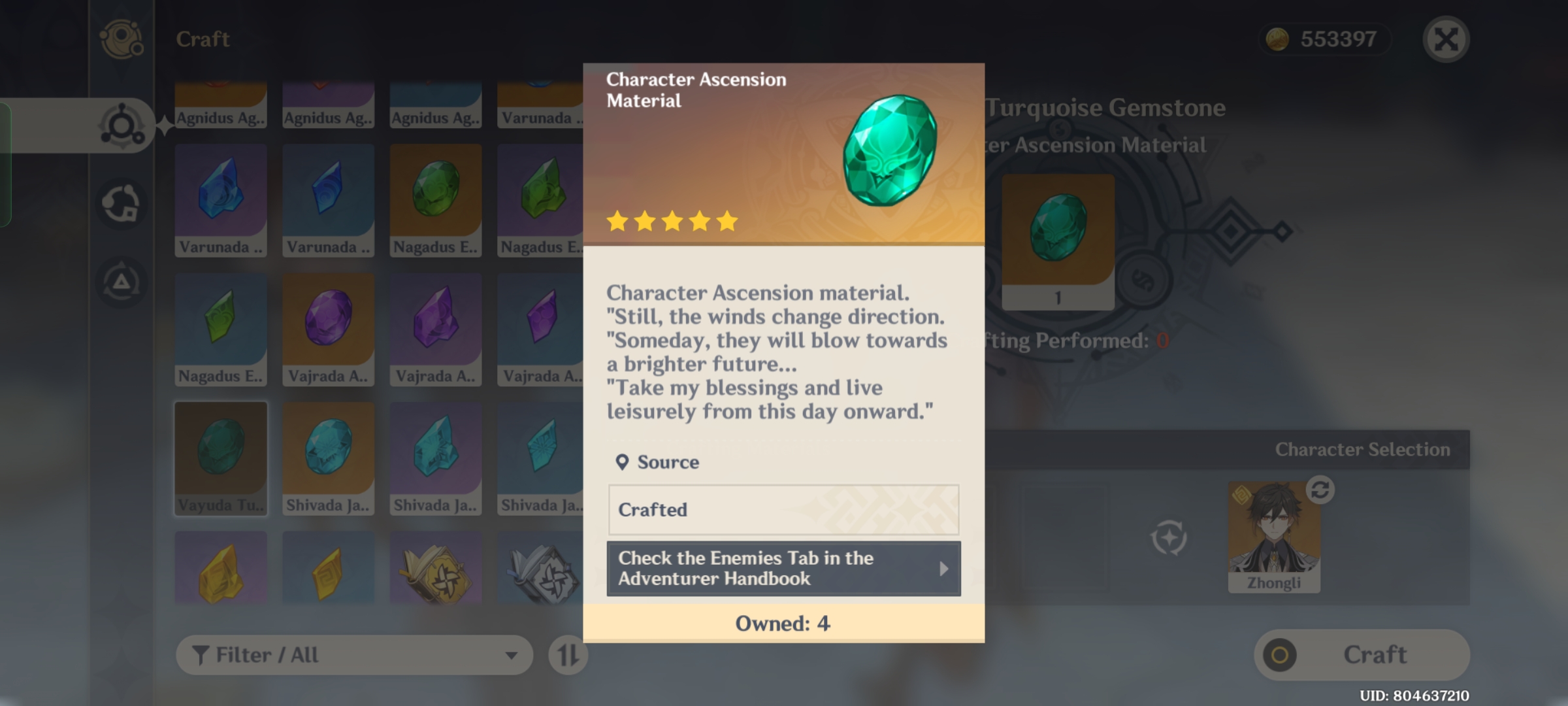Viewport: 1568px width, 706px height.
Task: Select the Zhongli character portrait
Action: coord(1274,536)
